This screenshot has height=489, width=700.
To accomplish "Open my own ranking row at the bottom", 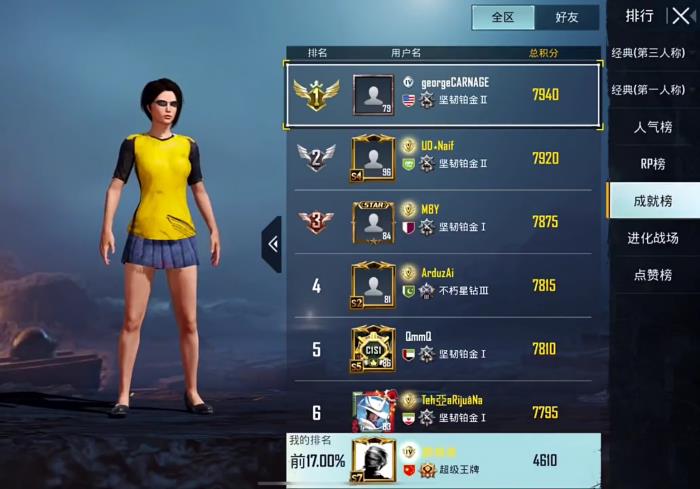I will 443,460.
